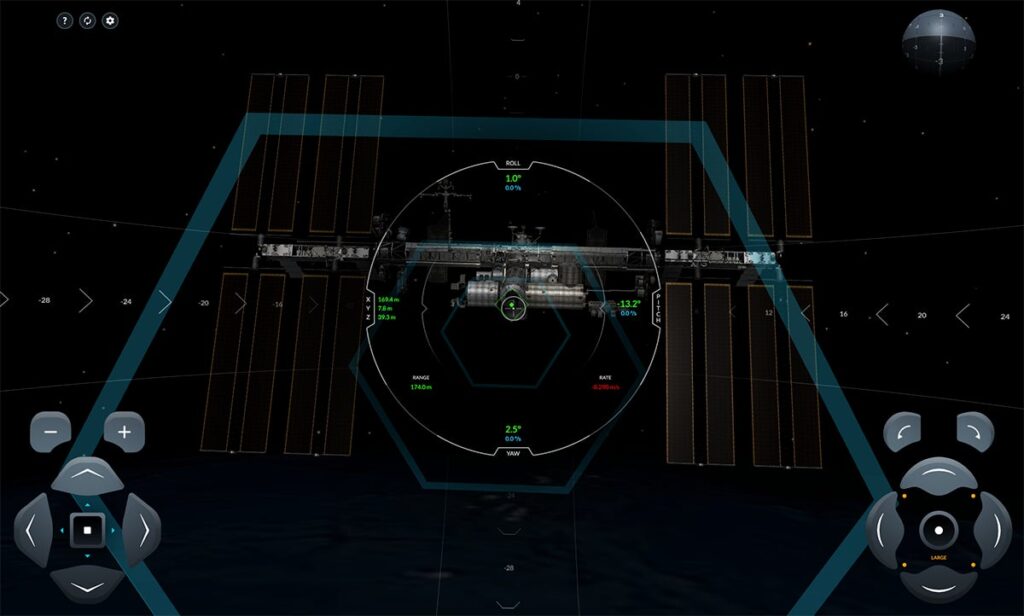Roll left with the counterclockwise arrow button

tap(902, 431)
